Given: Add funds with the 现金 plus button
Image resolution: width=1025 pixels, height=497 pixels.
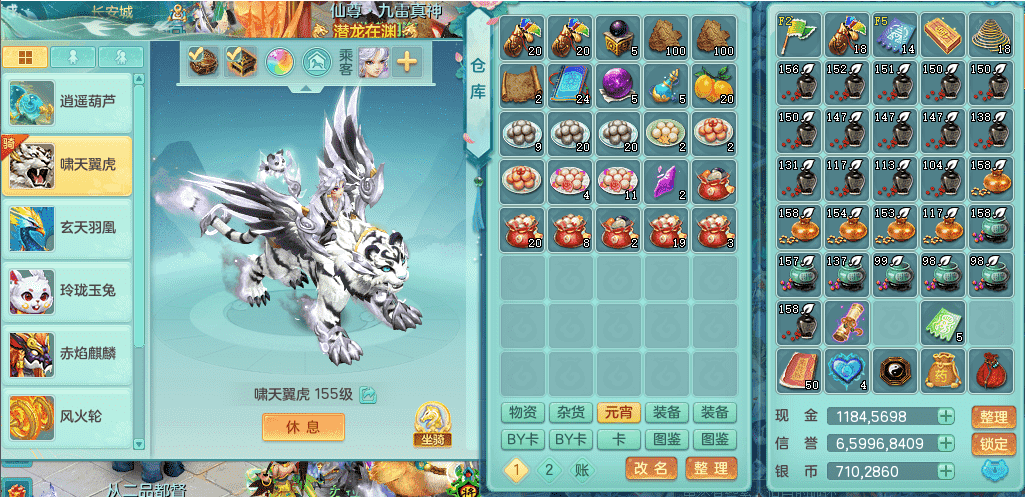Looking at the screenshot, I should coord(945,417).
